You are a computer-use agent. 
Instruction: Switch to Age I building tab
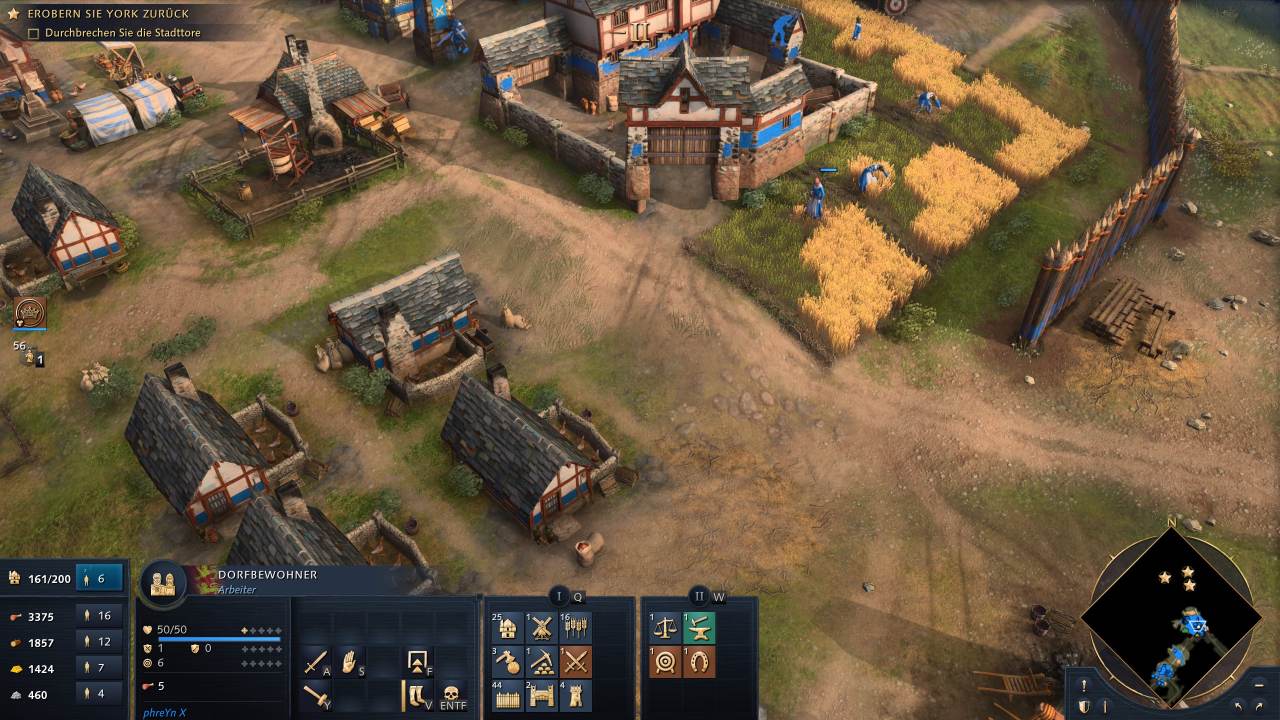tap(559, 597)
